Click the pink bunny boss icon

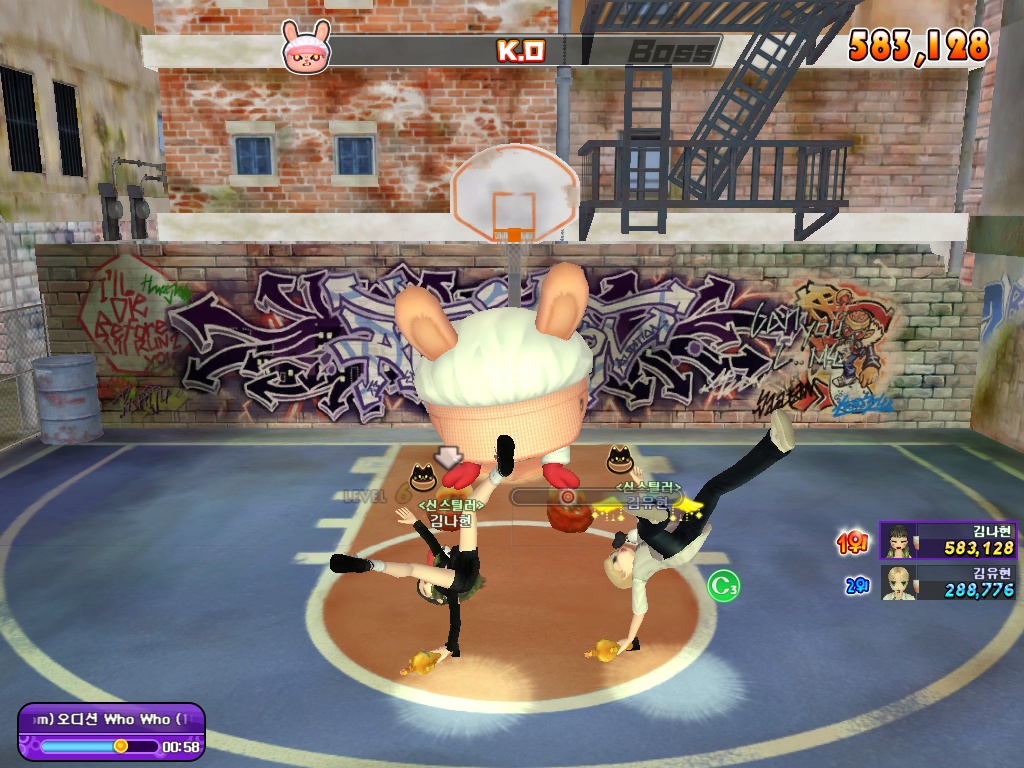pos(304,47)
